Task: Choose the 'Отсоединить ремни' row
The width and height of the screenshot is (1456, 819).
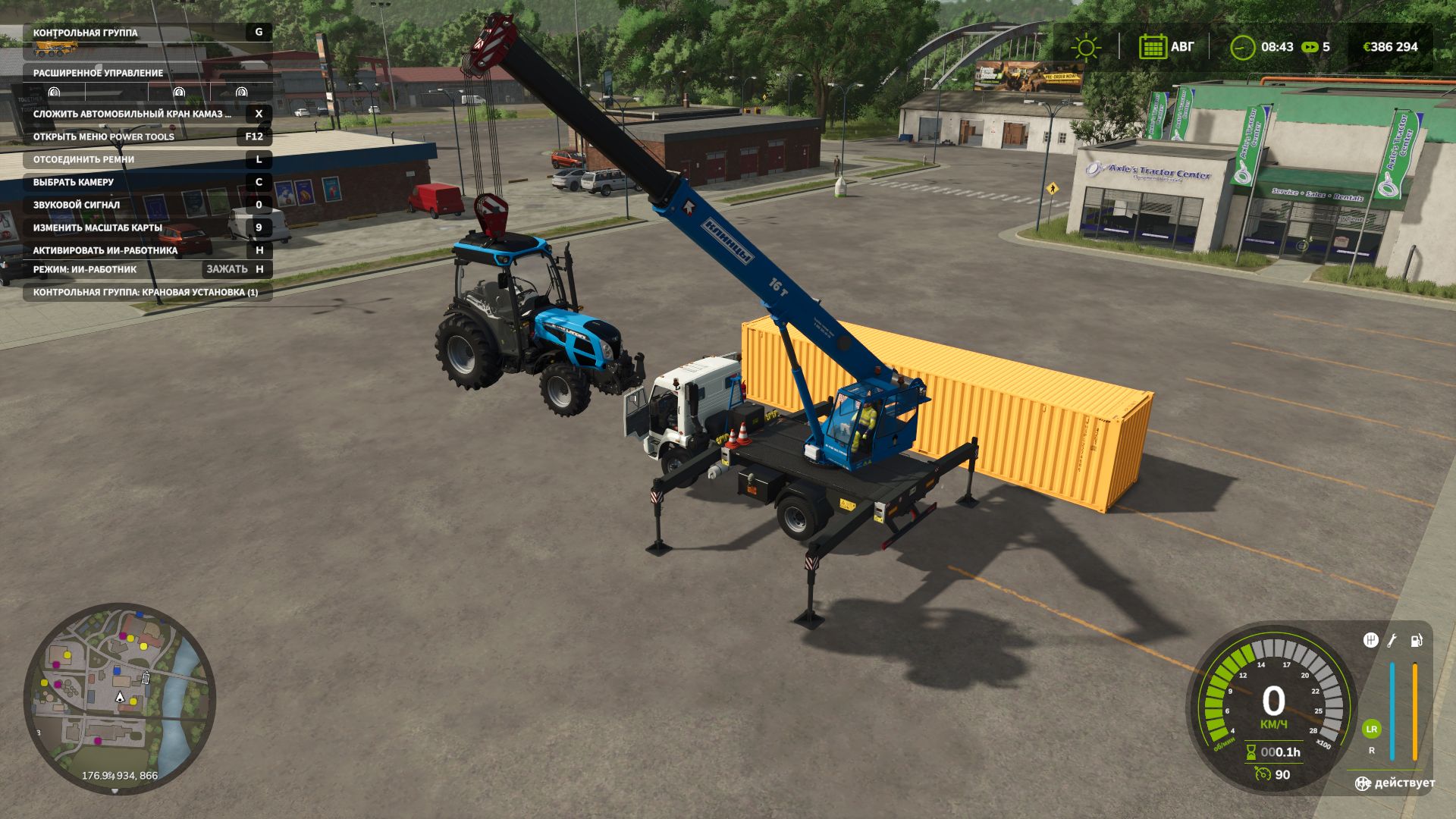Action: [x=148, y=159]
